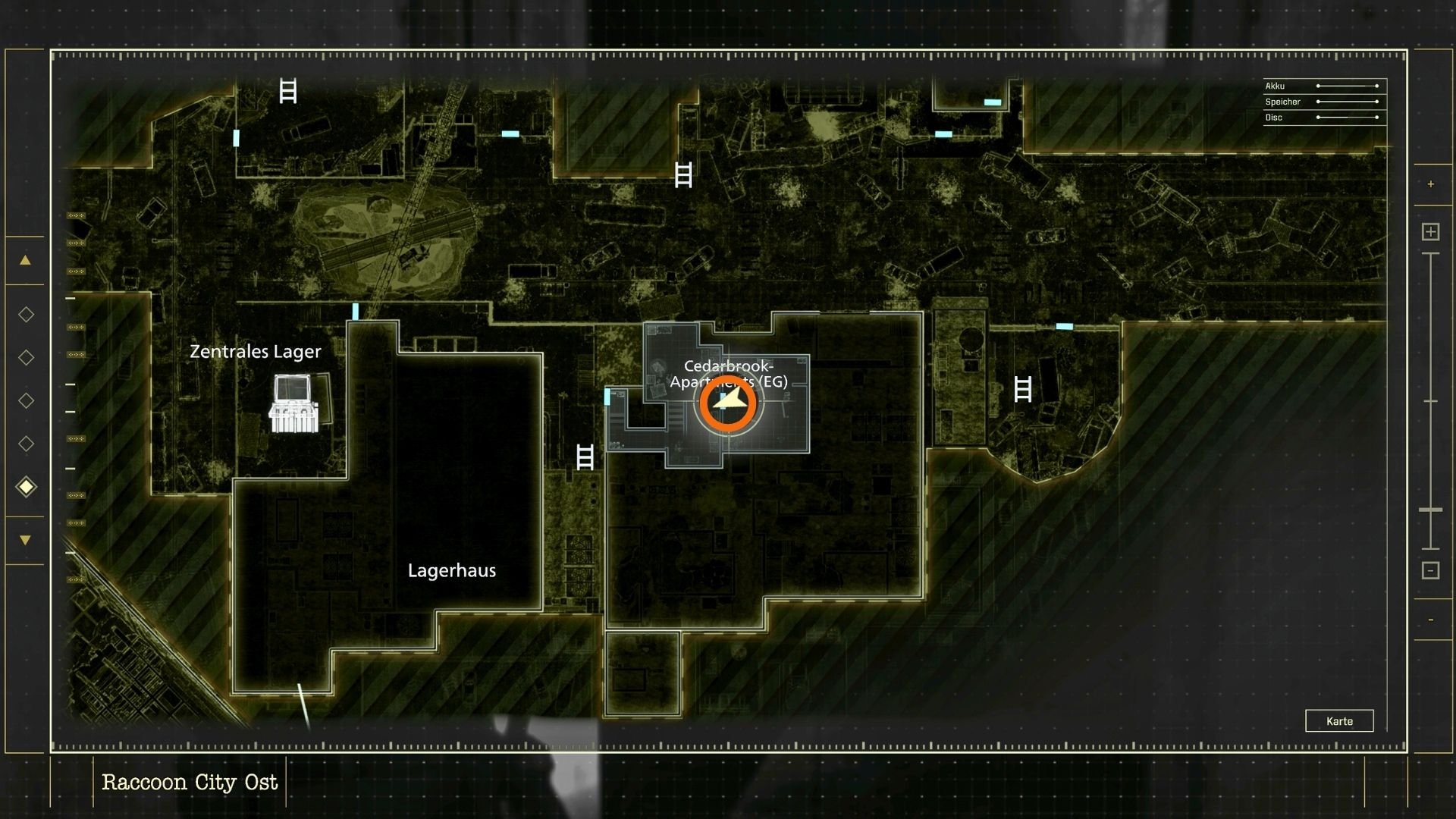The height and width of the screenshot is (819, 1456).
Task: Select the second diamond filter from the top
Action: [26, 356]
